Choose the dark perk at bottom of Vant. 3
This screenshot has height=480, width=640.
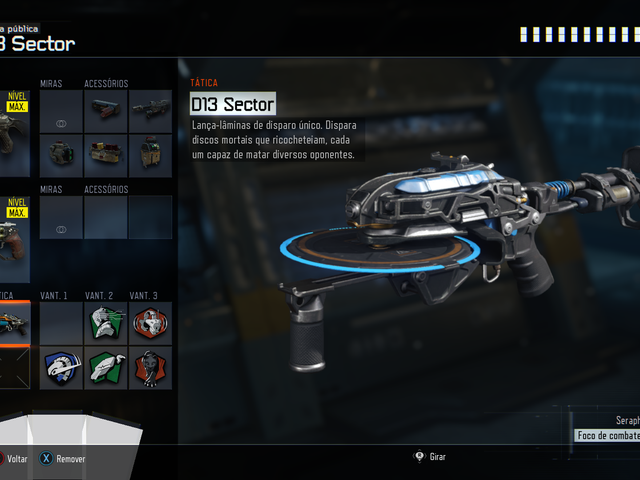tap(149, 368)
